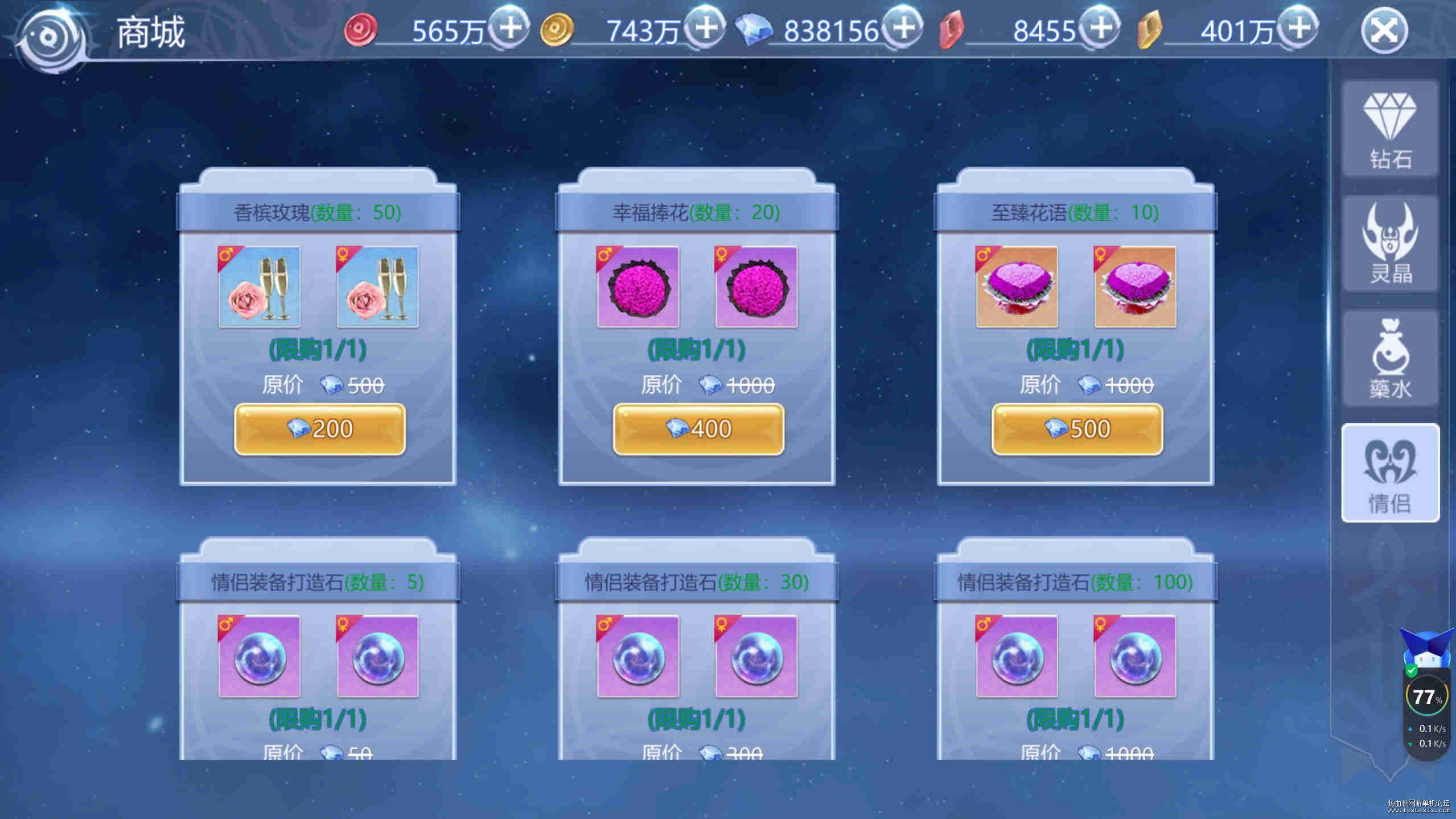Screen dimensions: 1456x819
Task: Buy 至臻花语 for 500 diamonds
Action: pyautogui.click(x=1077, y=429)
